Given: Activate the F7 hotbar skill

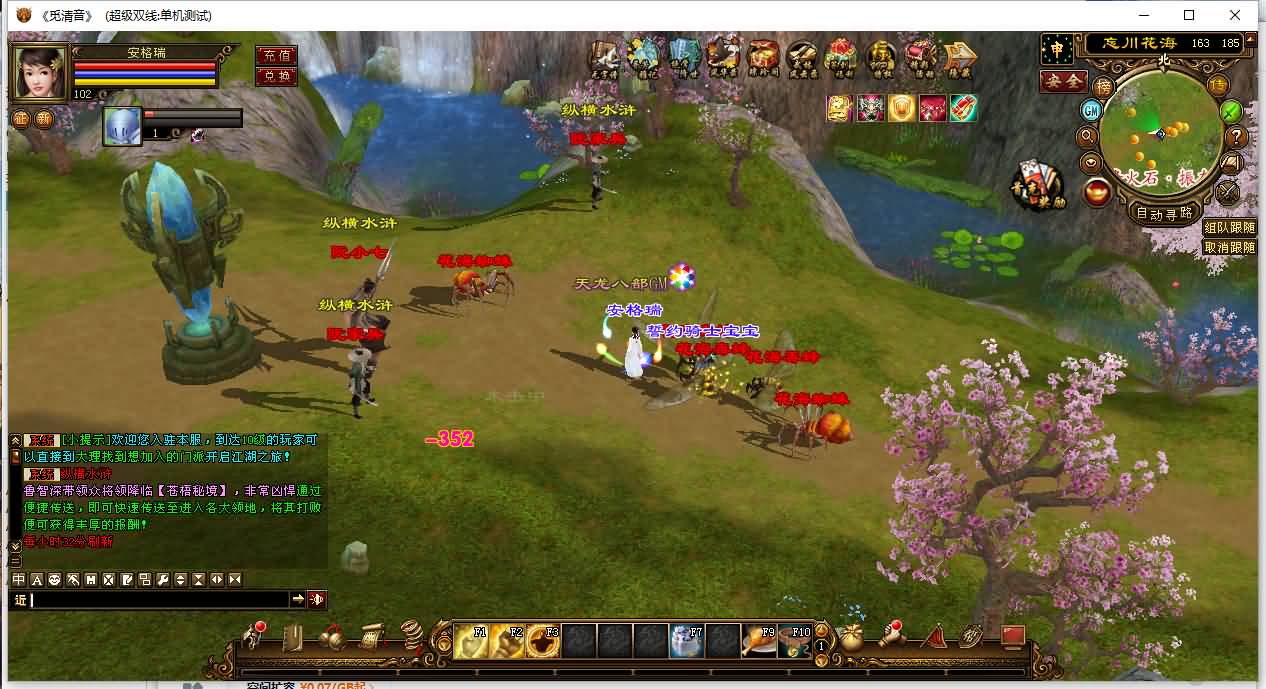Looking at the screenshot, I should pos(686,640).
